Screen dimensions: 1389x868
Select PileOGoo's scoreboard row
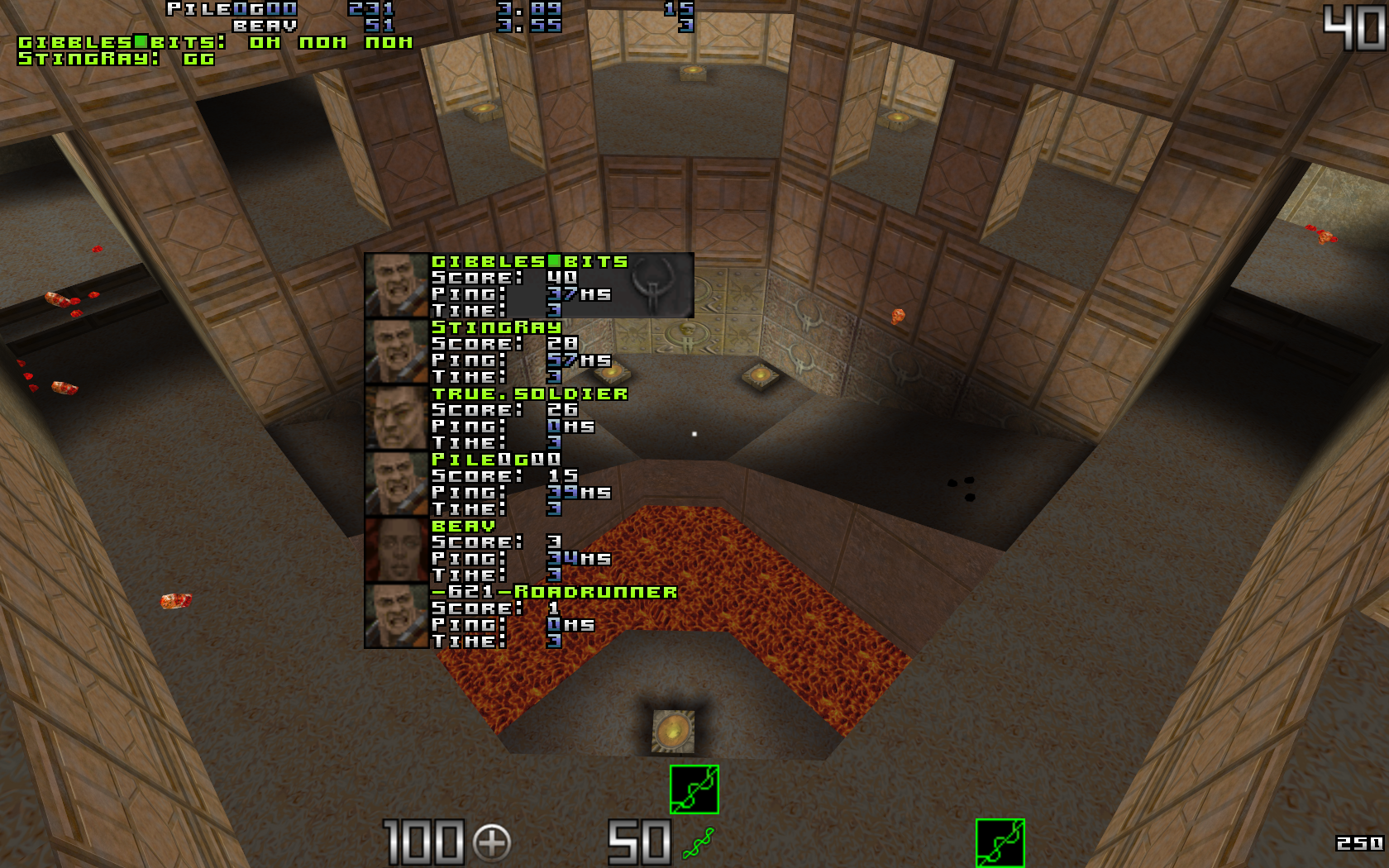[529, 484]
